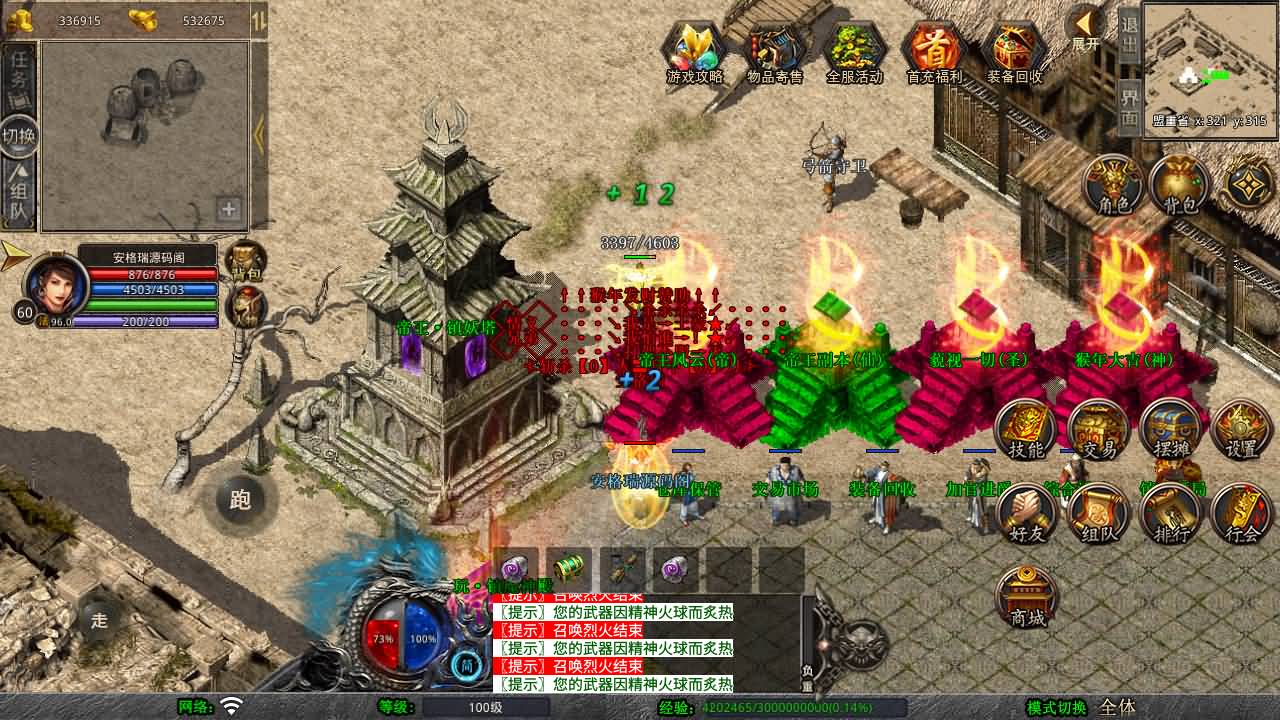Open the 排行 rankings button
The image size is (1280, 720).
1171,514
